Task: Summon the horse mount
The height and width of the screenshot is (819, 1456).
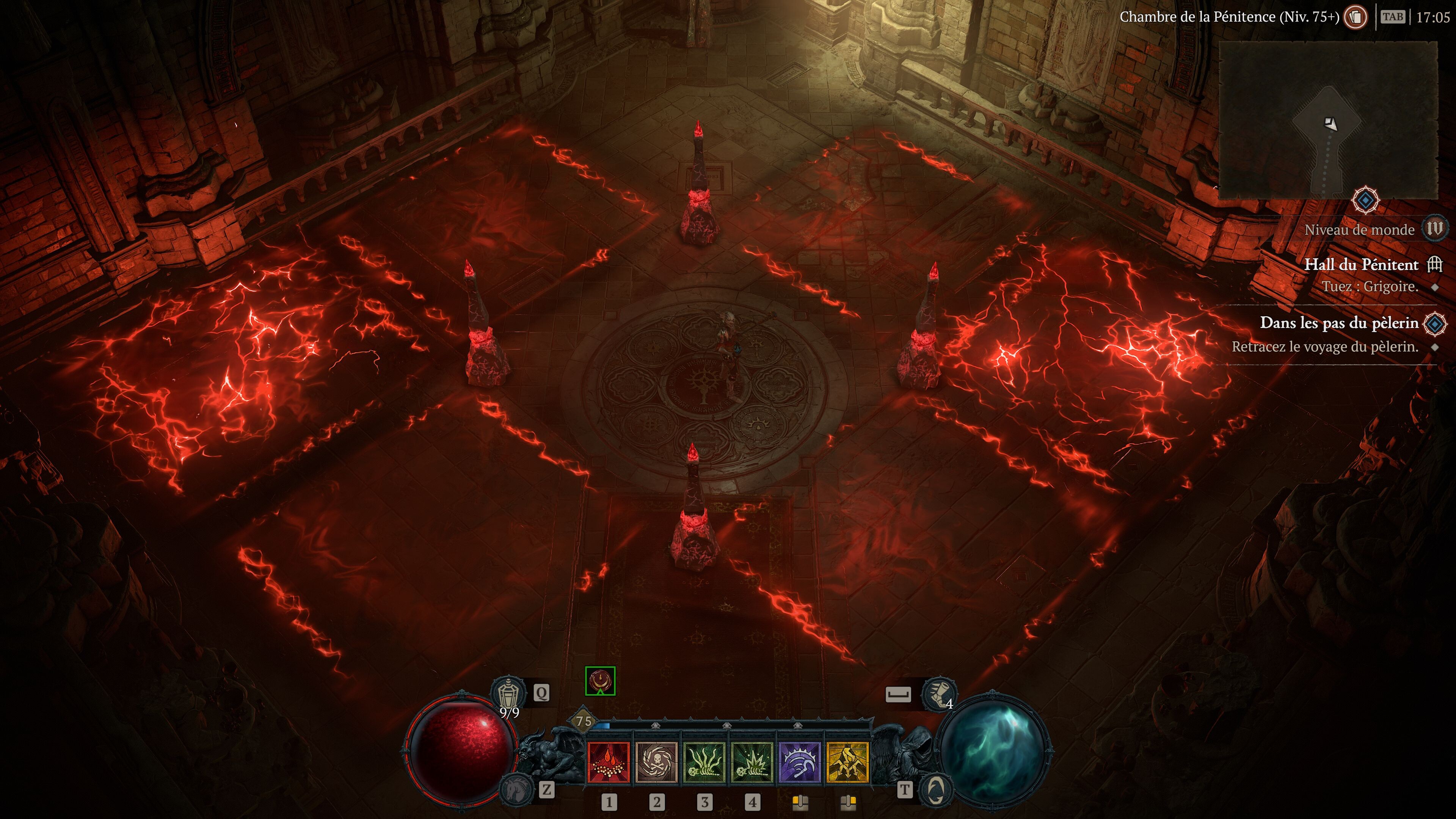Action: [x=516, y=789]
